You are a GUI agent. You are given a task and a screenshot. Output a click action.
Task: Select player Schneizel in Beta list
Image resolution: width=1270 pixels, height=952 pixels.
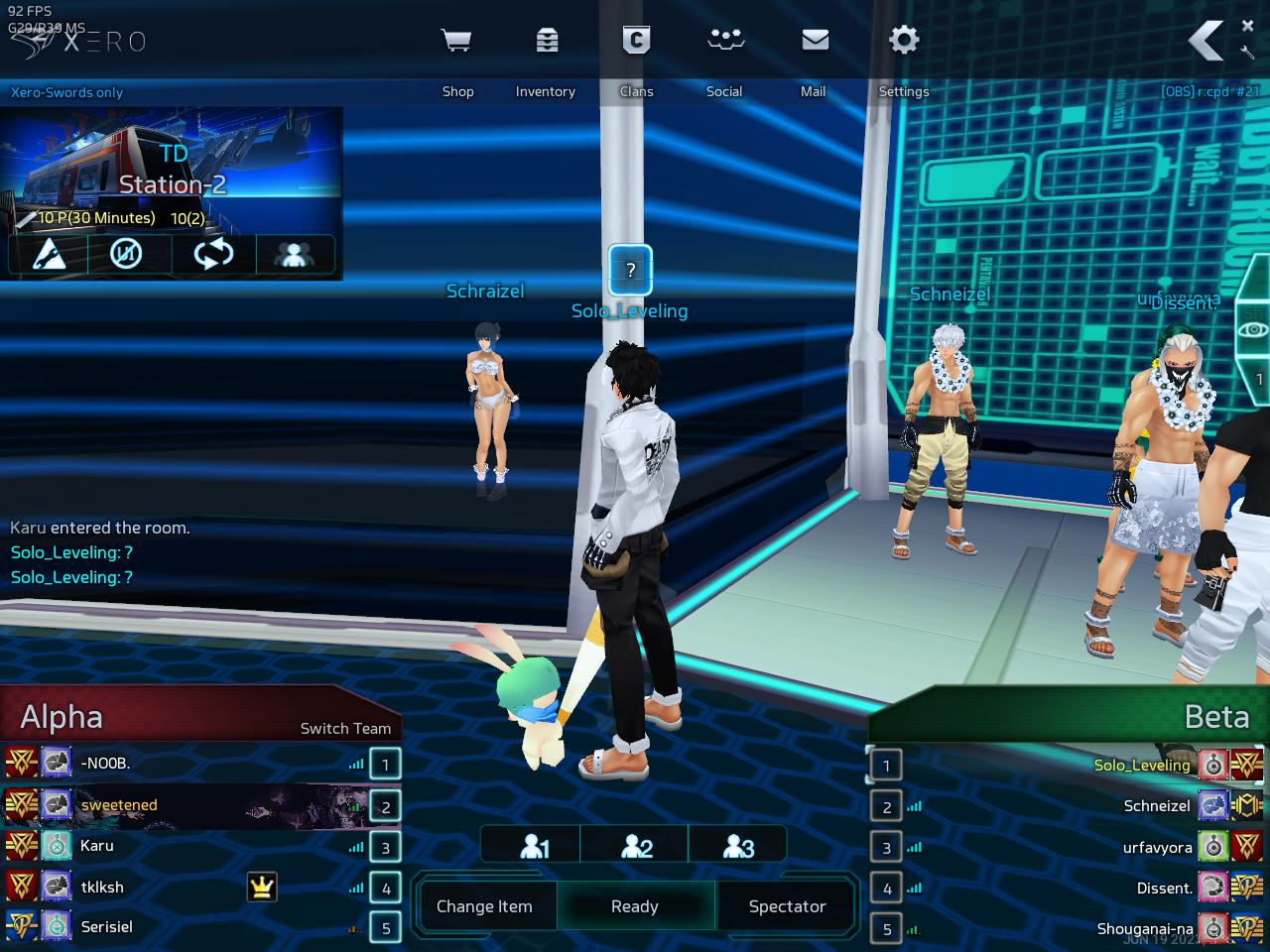tap(1156, 806)
